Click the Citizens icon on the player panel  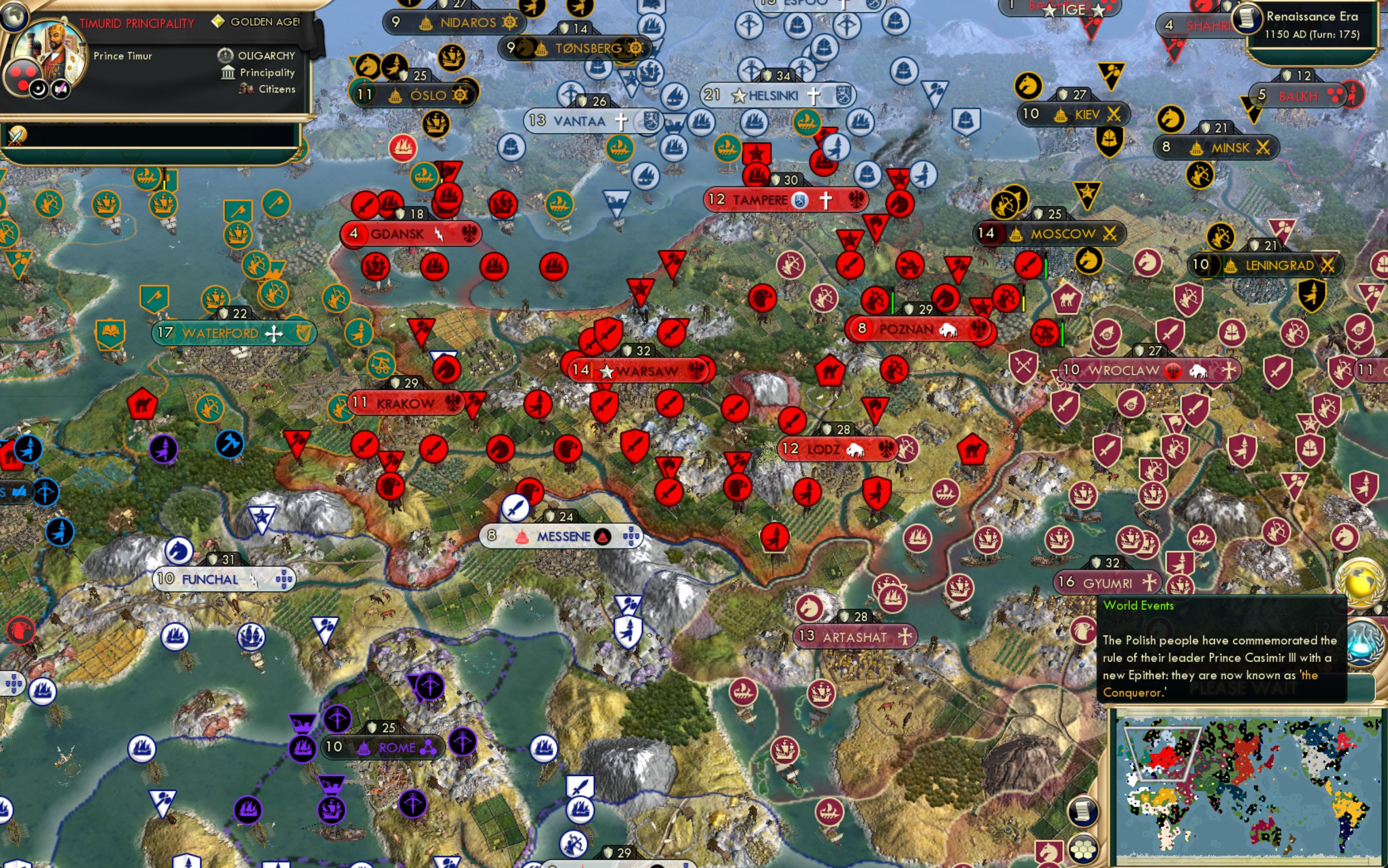[x=246, y=88]
